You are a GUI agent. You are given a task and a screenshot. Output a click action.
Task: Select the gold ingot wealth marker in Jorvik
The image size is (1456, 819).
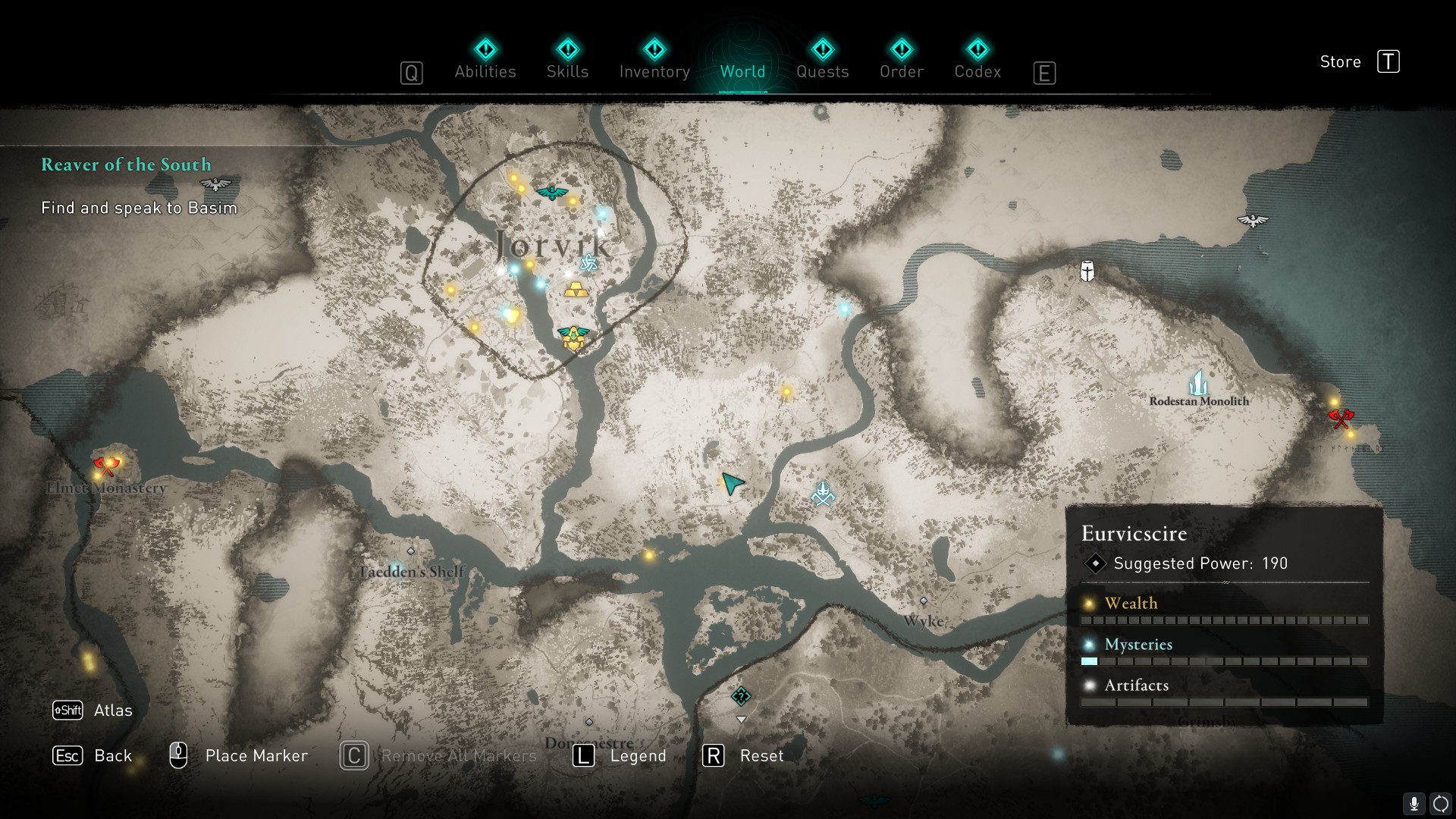tap(575, 290)
